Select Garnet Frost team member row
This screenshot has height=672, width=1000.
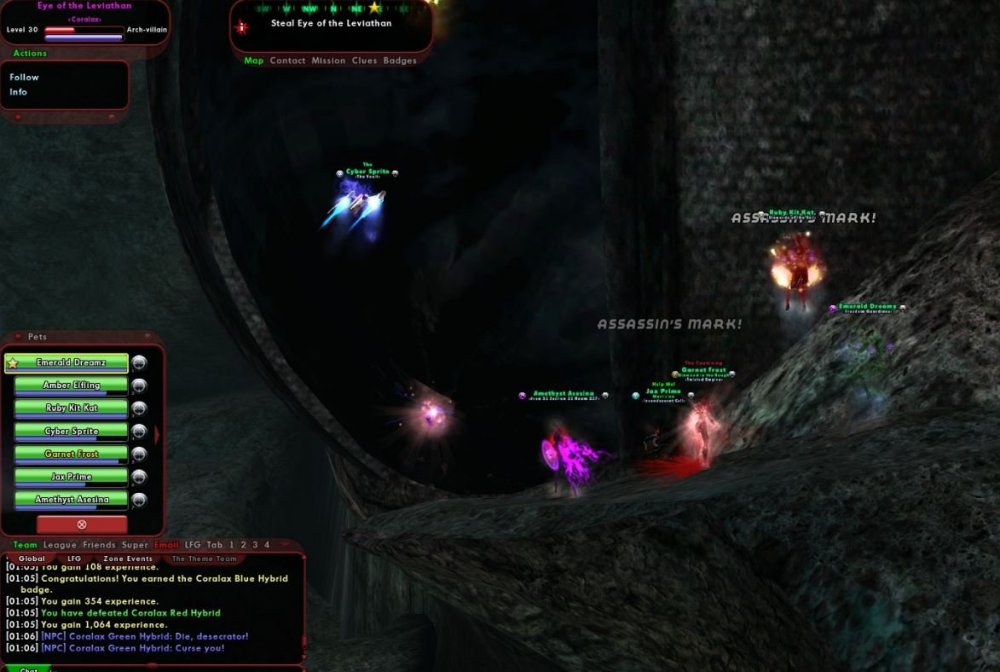(x=70, y=454)
